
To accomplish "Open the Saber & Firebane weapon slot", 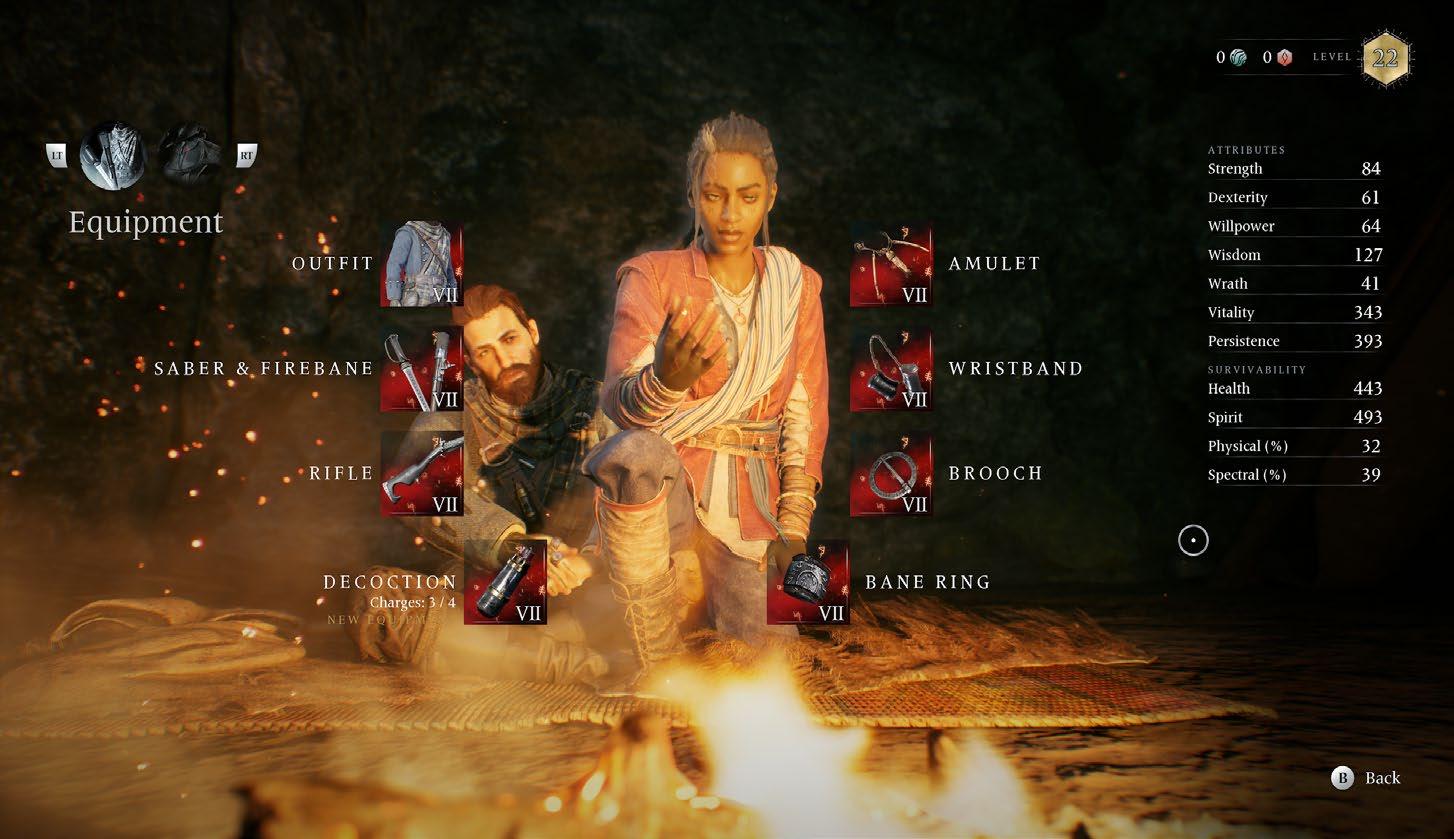I will coord(421,369).
